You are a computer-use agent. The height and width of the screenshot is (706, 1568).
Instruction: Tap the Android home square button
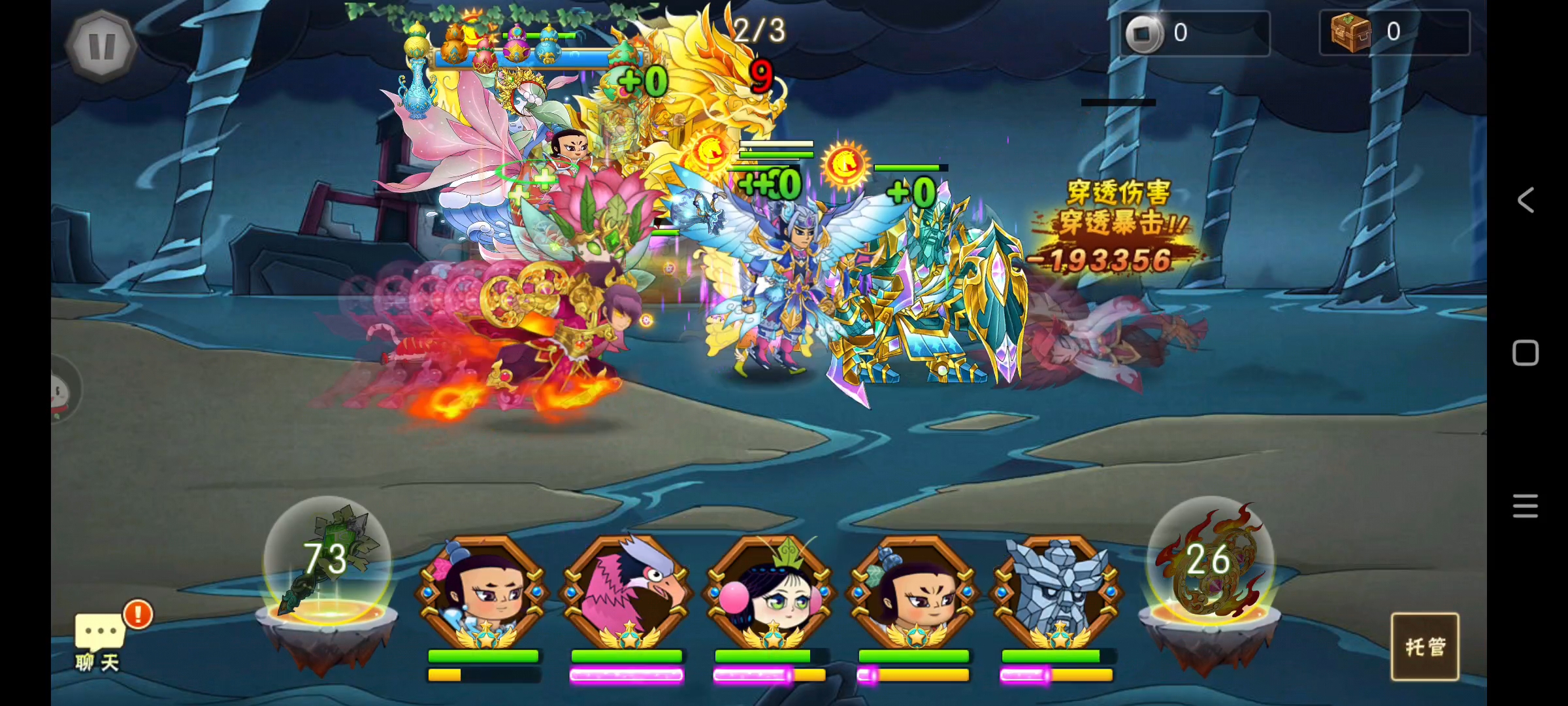click(x=1526, y=353)
